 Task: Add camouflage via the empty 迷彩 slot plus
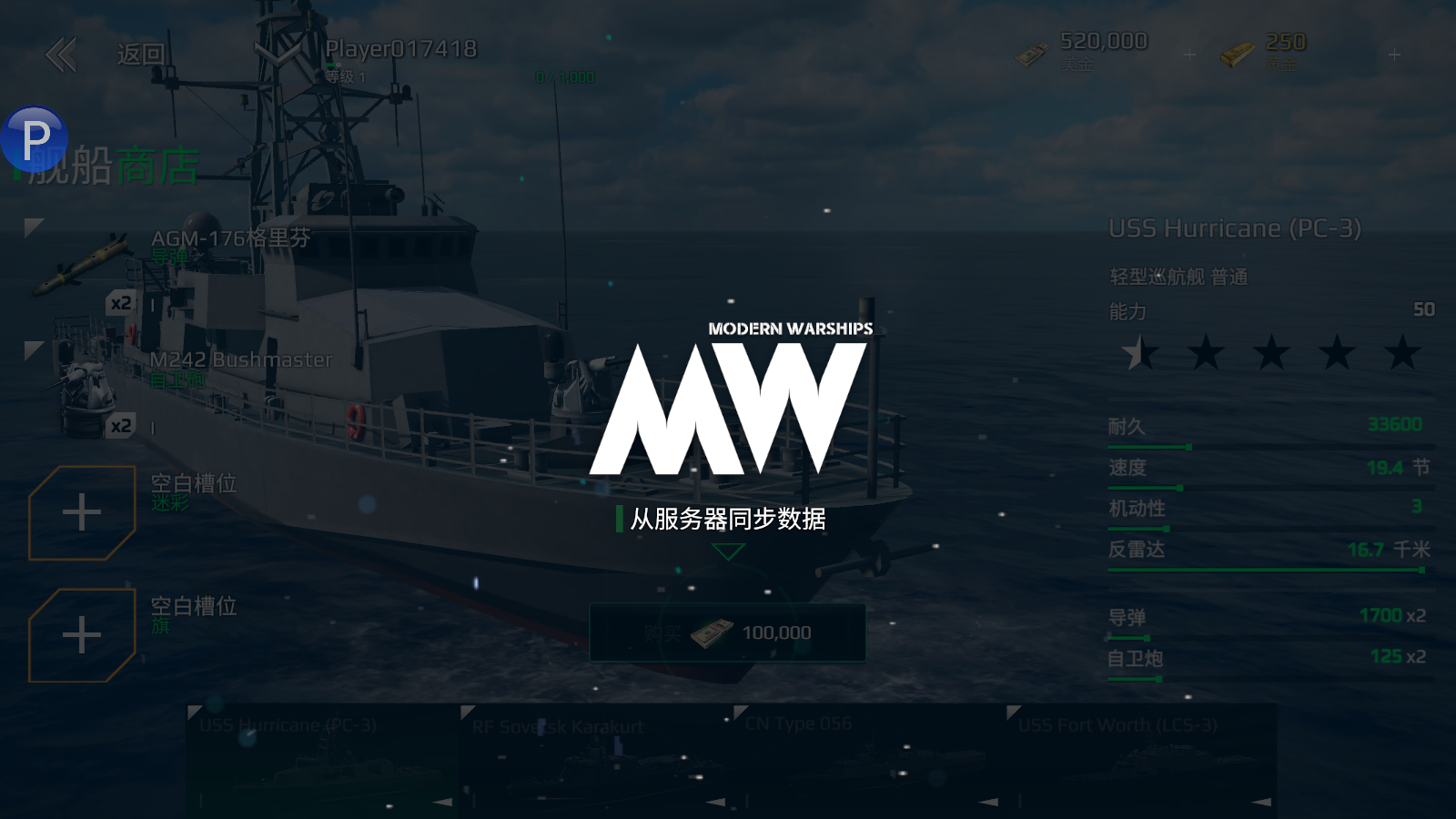[80, 511]
